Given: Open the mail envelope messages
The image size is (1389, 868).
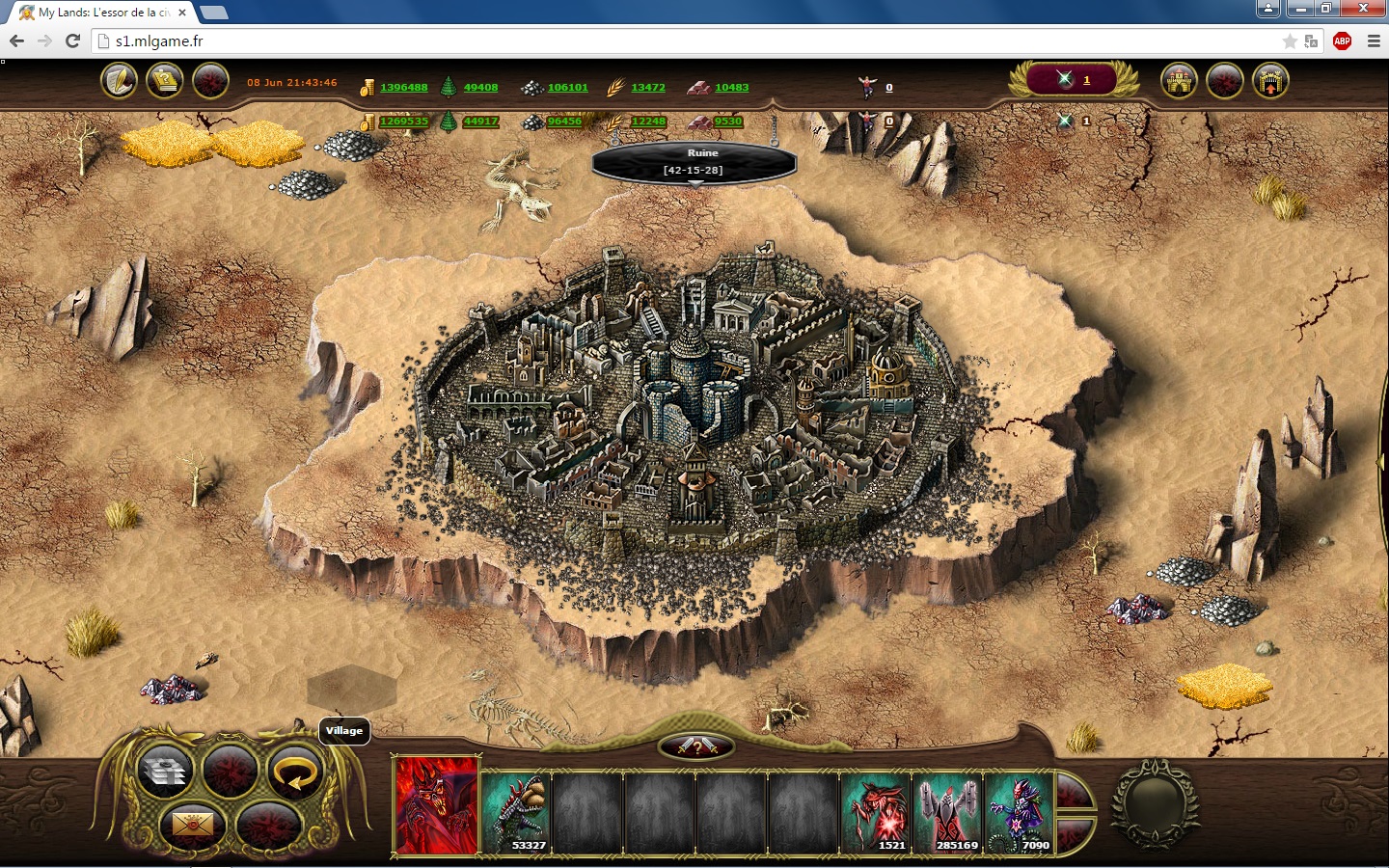Looking at the screenshot, I should coord(192,825).
